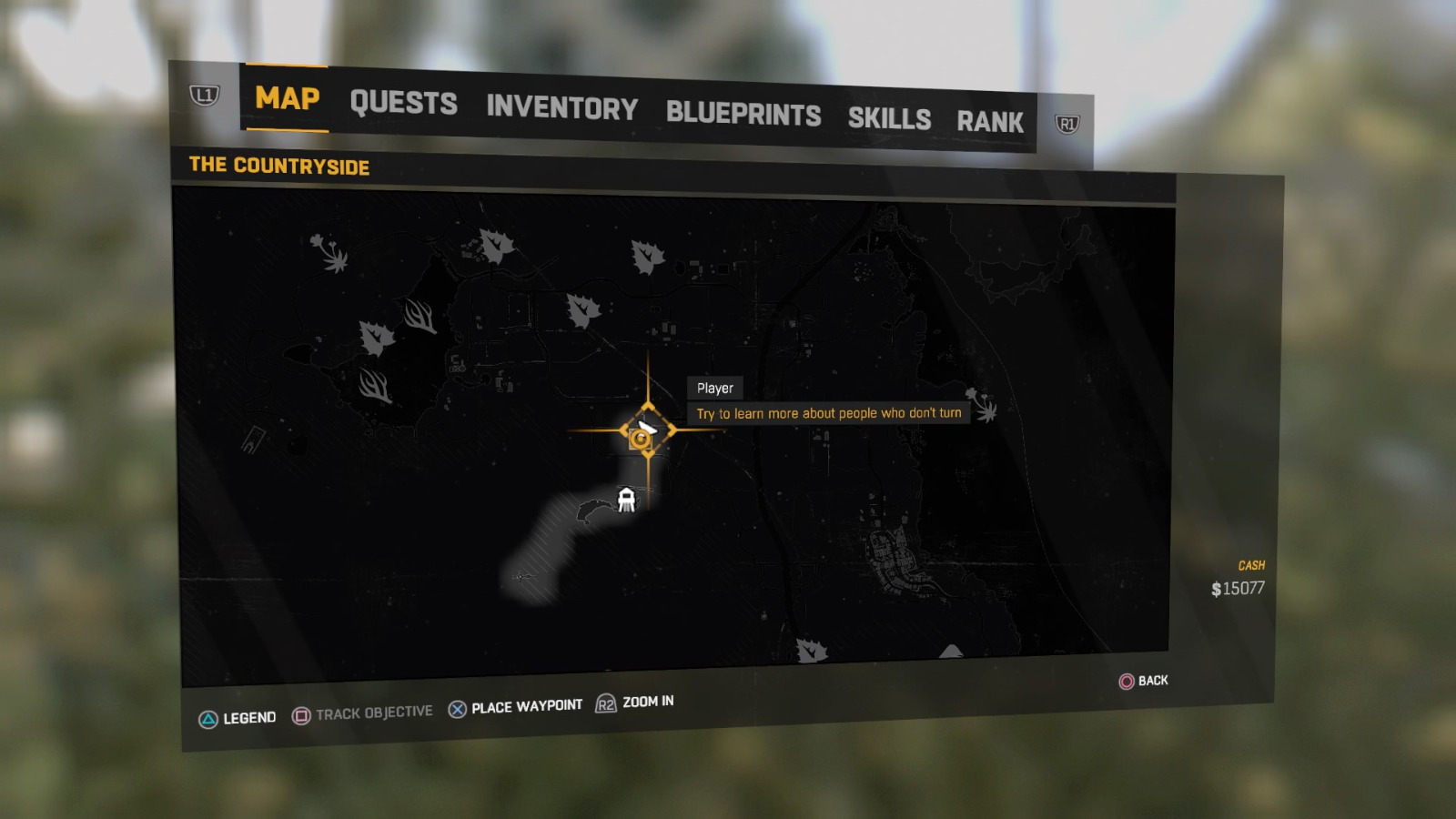The height and width of the screenshot is (819, 1456).
Task: Select the BLUEPRINTS tab
Action: [743, 115]
